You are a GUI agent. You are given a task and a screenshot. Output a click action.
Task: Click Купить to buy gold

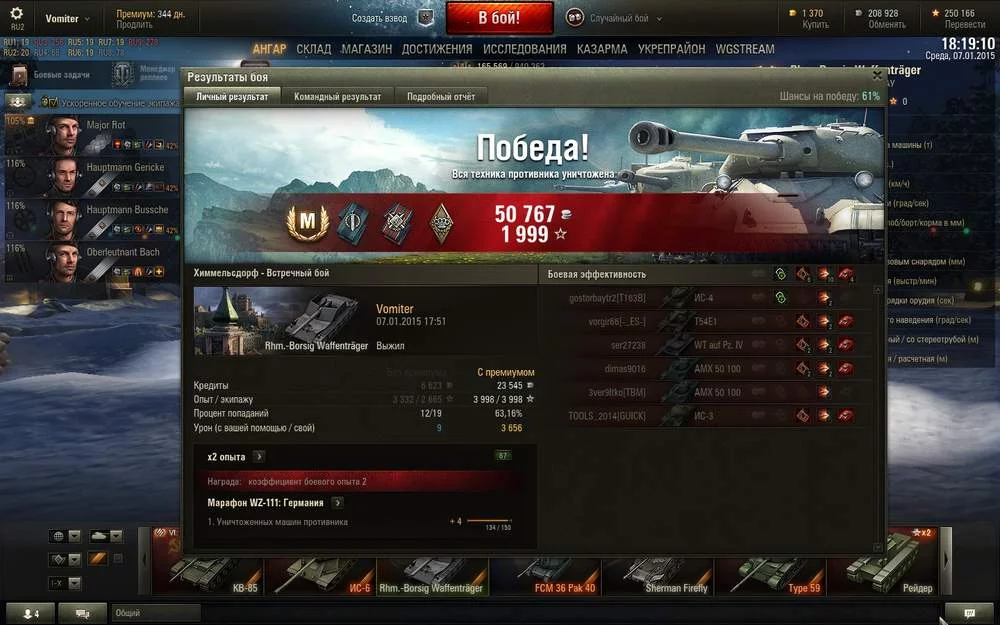point(815,25)
